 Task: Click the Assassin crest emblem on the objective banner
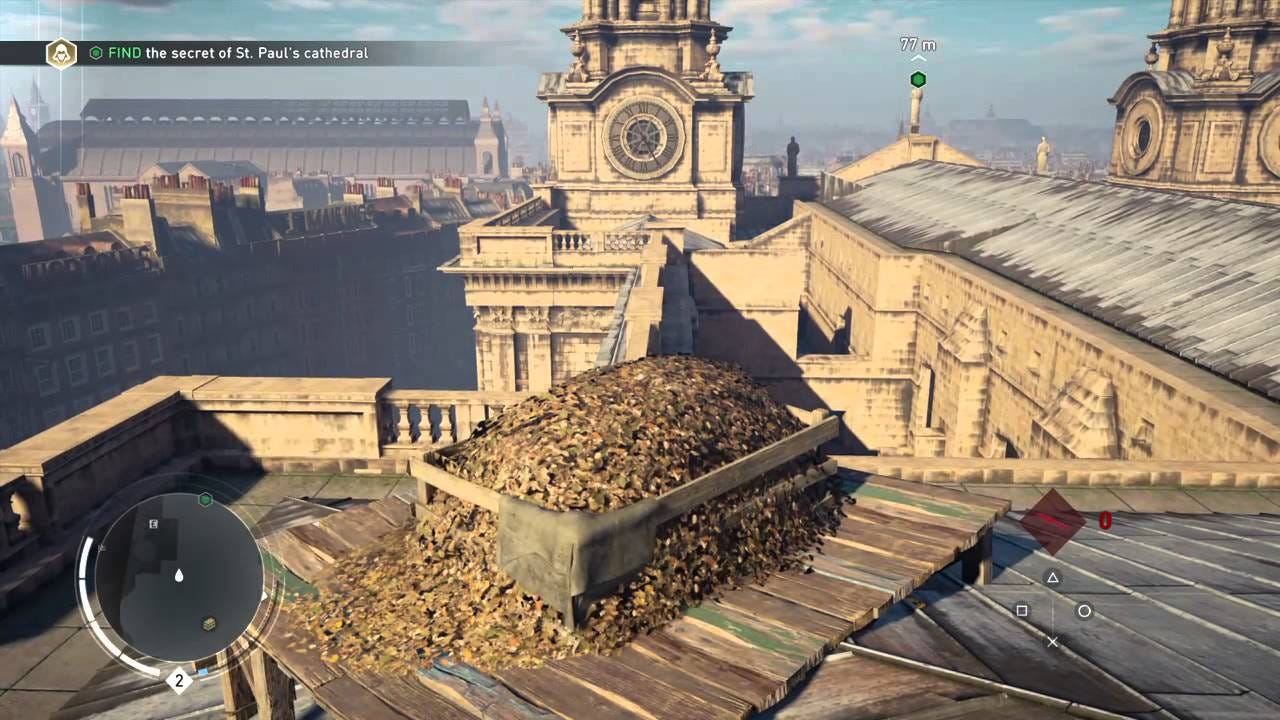tap(60, 53)
